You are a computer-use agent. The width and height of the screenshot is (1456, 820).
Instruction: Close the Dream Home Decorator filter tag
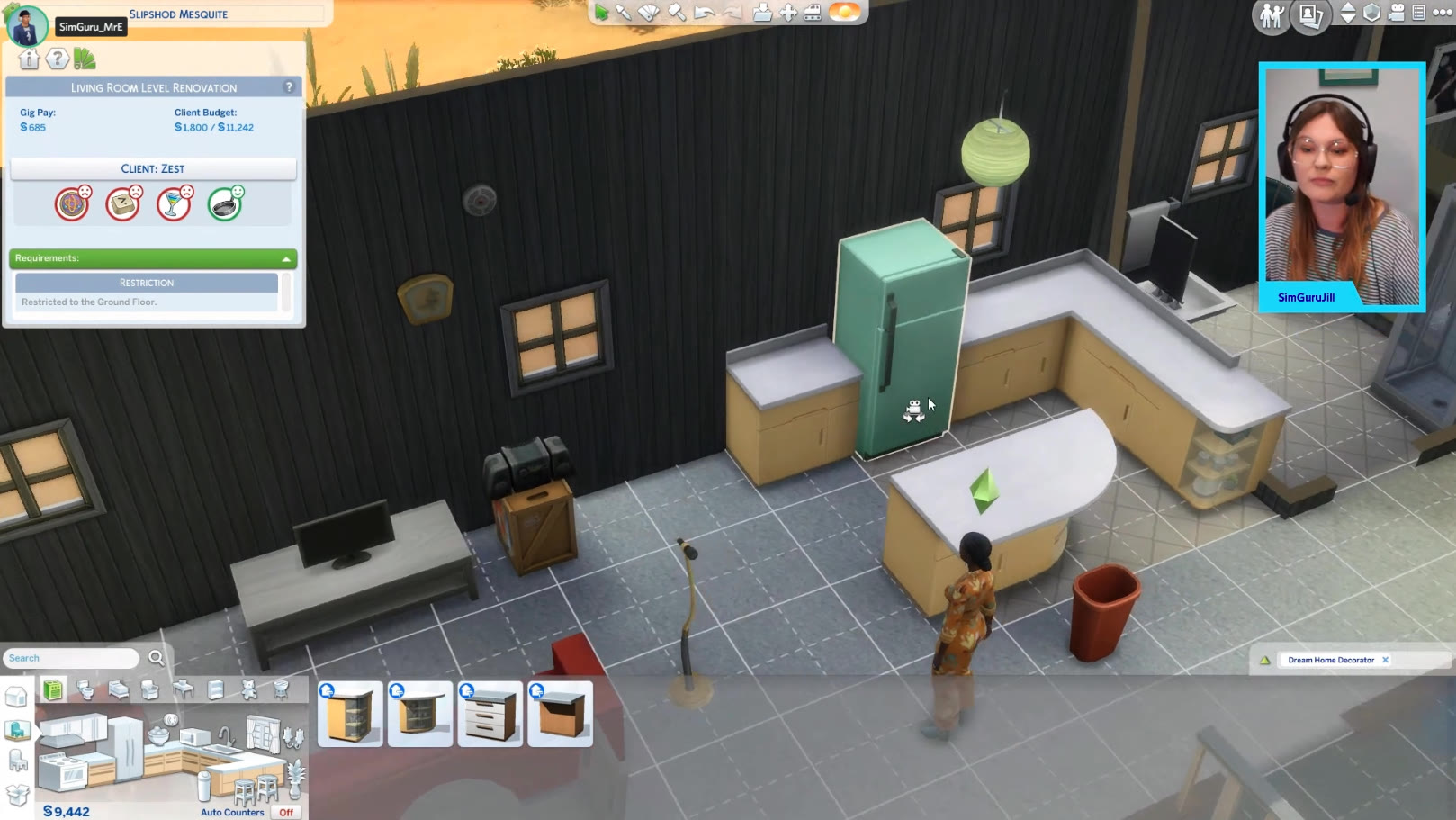1386,660
